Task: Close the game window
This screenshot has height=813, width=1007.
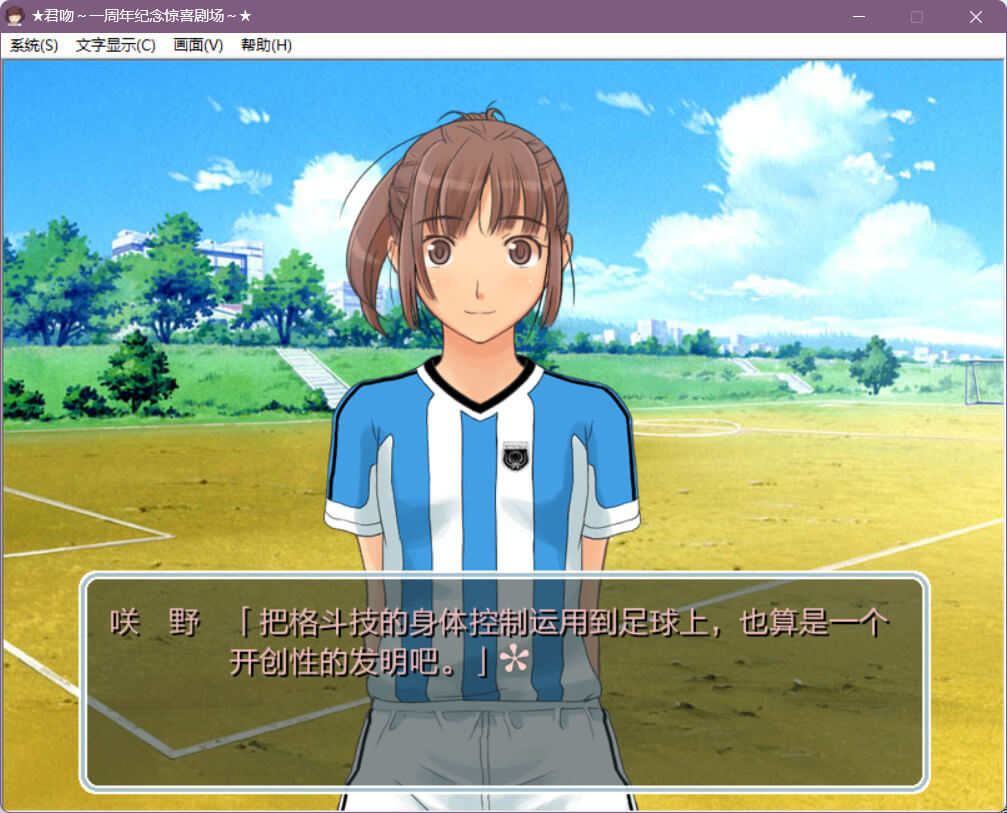Action: point(976,17)
